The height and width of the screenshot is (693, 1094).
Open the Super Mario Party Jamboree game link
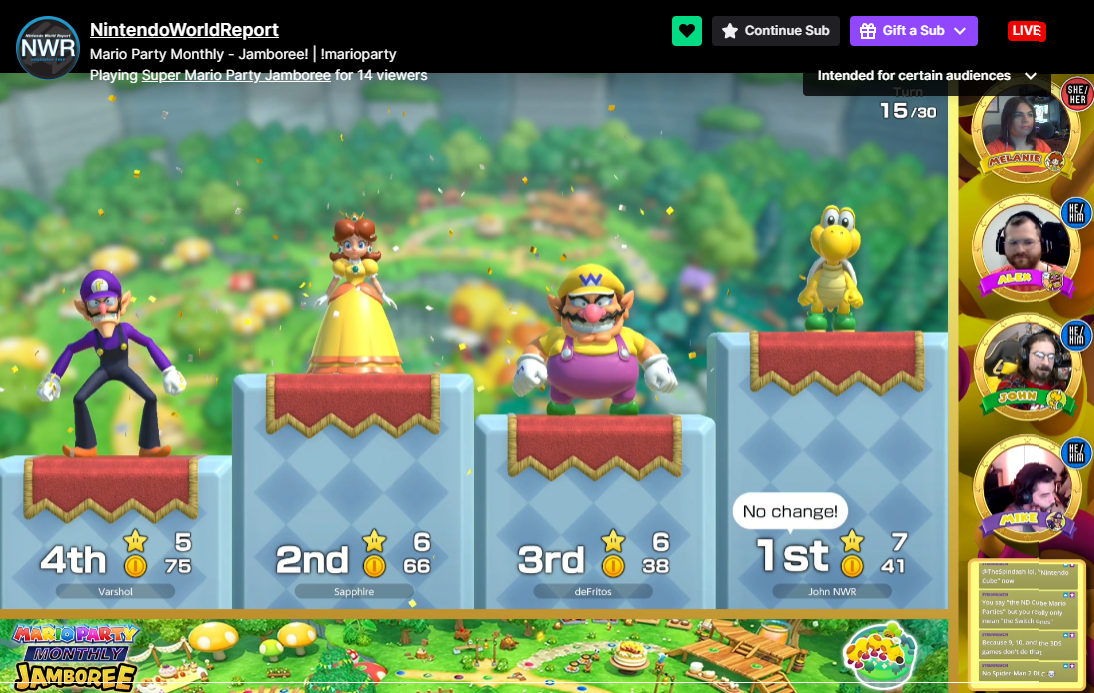click(236, 75)
